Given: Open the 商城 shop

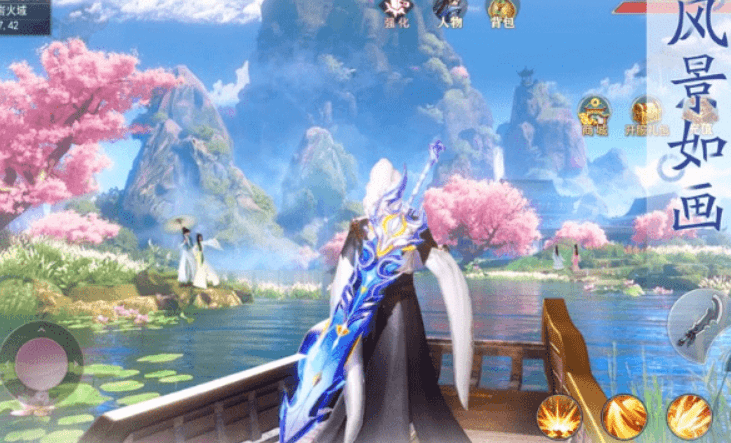Looking at the screenshot, I should pos(594,114).
